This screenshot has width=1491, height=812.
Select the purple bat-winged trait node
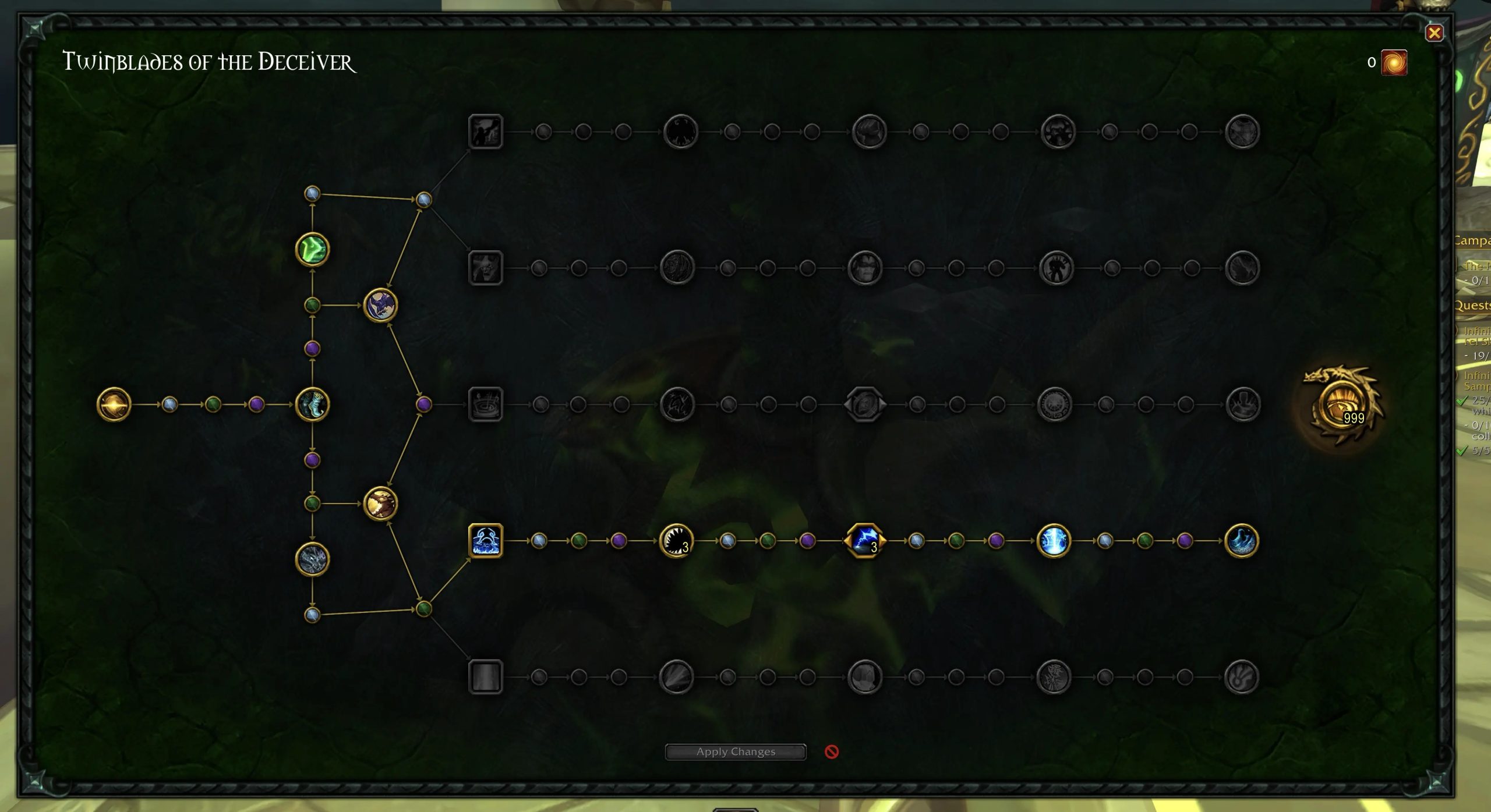coord(380,305)
